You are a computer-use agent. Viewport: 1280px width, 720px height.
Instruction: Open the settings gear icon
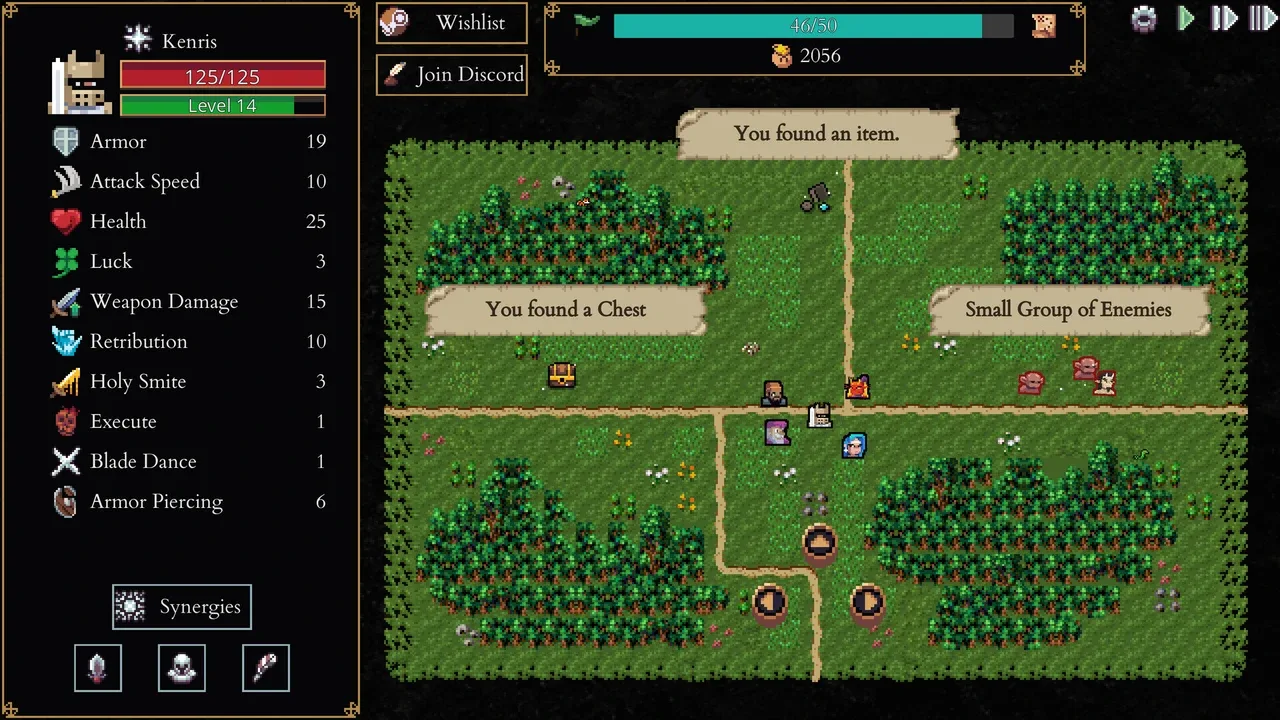click(1144, 19)
